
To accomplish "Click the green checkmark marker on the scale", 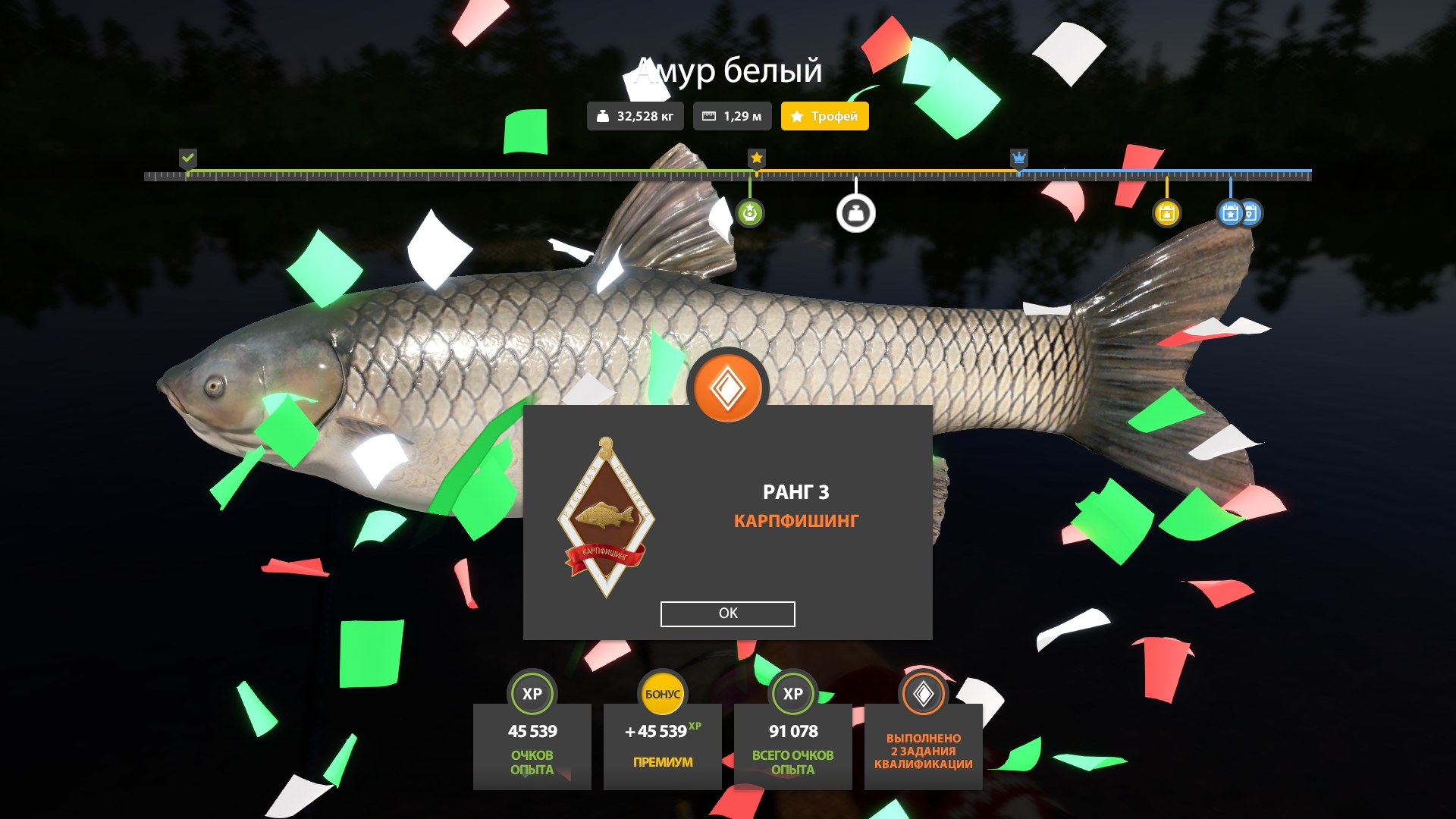I will pyautogui.click(x=188, y=158).
